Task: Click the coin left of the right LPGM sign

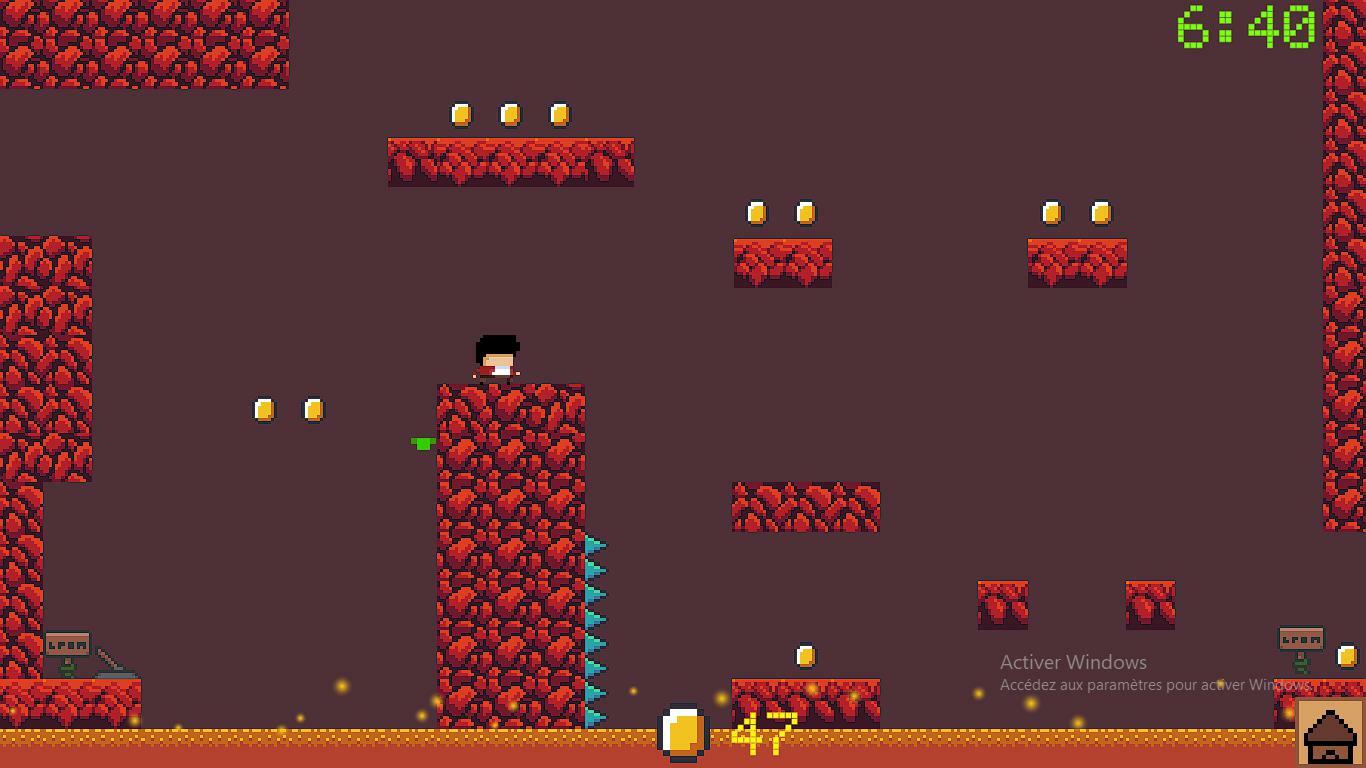Action: (1350, 655)
